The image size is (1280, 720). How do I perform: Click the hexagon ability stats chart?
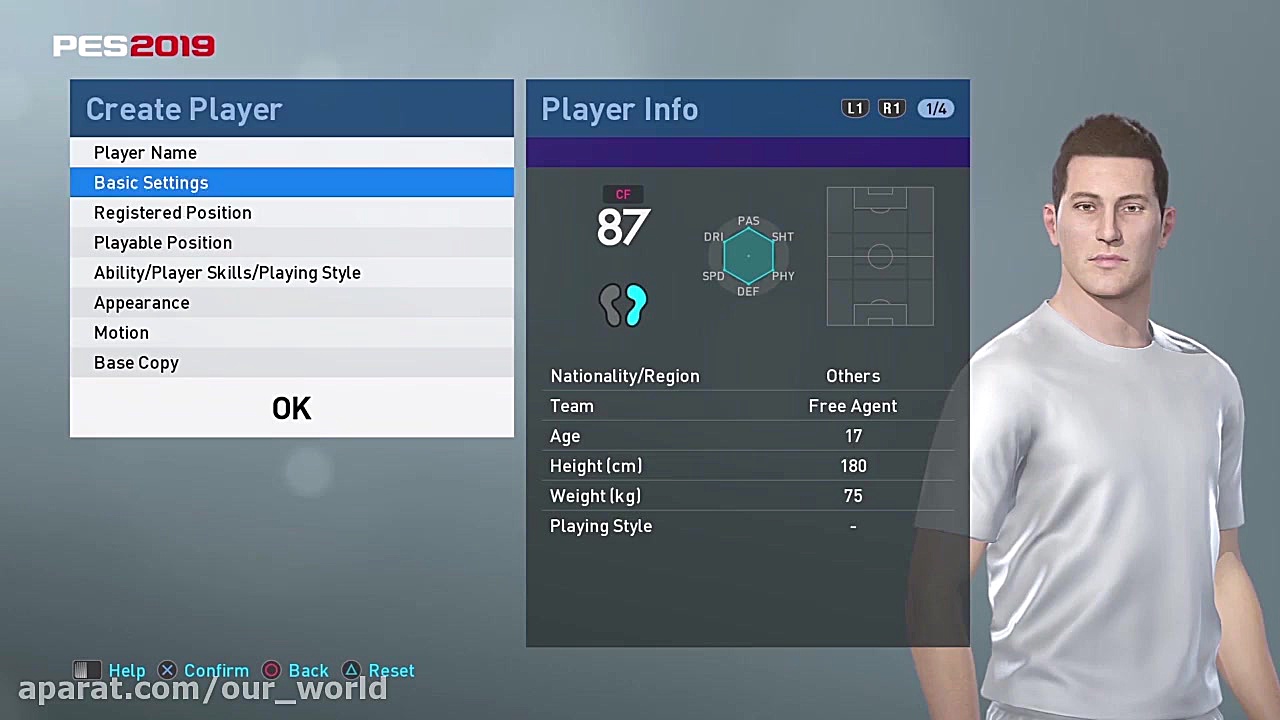coord(748,256)
